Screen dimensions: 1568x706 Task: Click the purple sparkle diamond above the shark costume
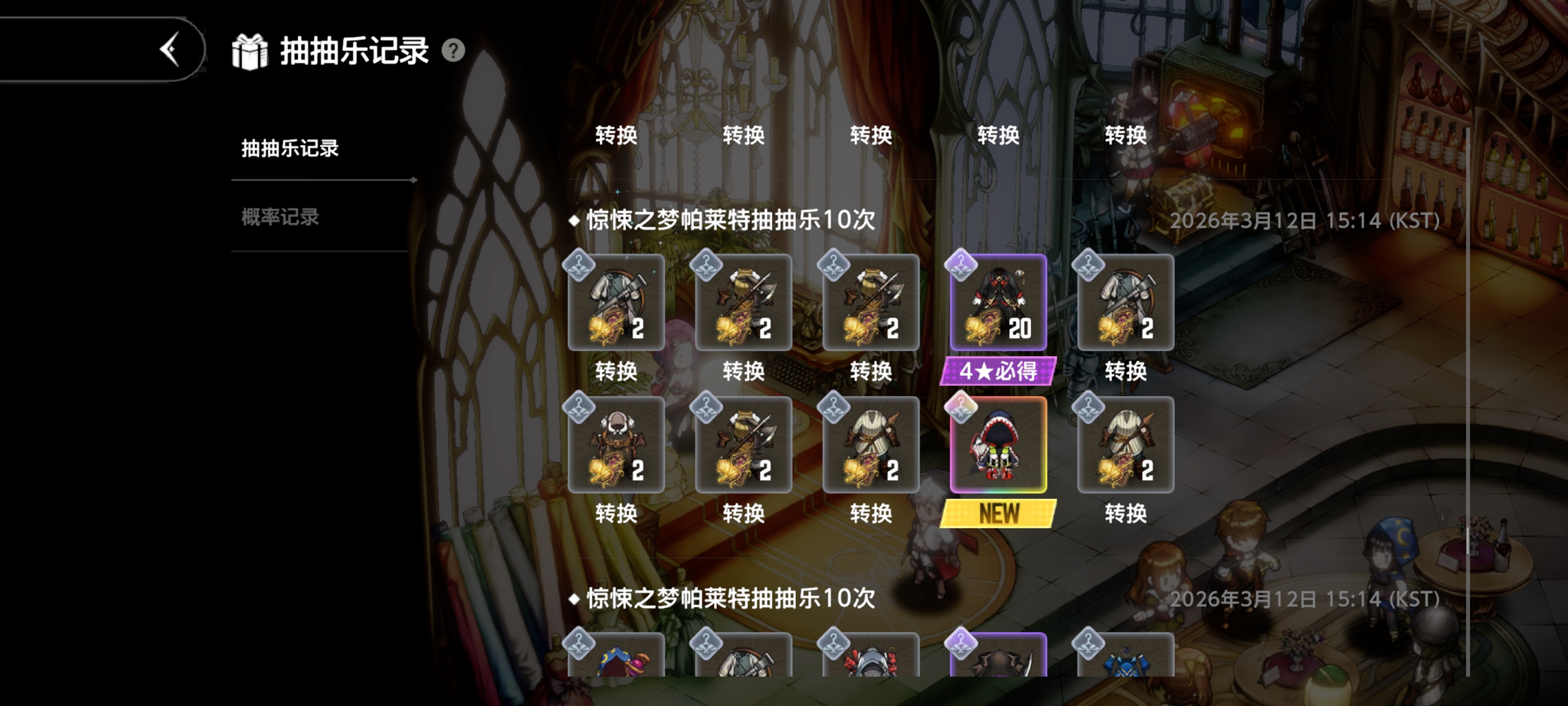point(962,406)
